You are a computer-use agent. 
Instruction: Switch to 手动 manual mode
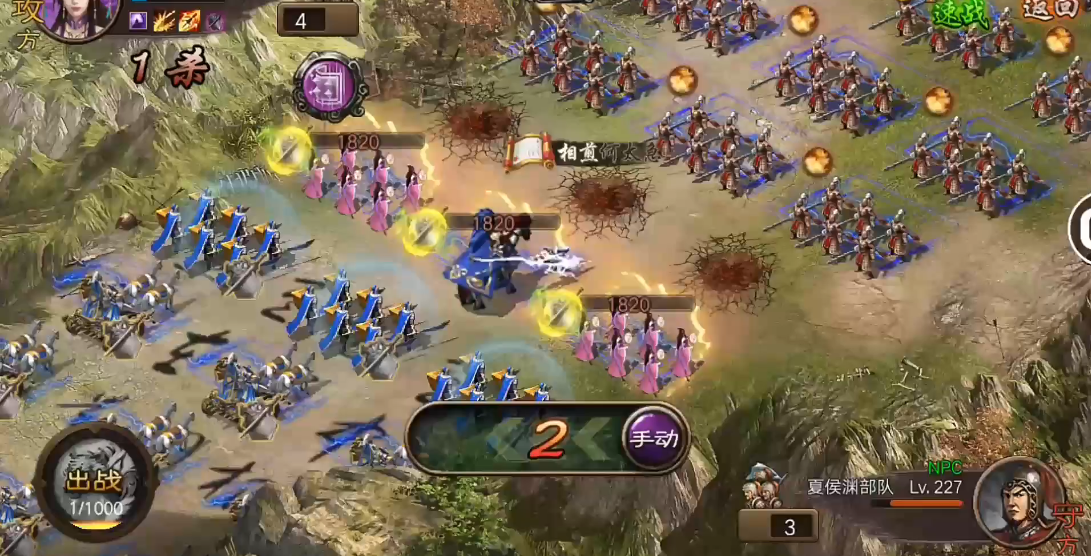coord(654,438)
